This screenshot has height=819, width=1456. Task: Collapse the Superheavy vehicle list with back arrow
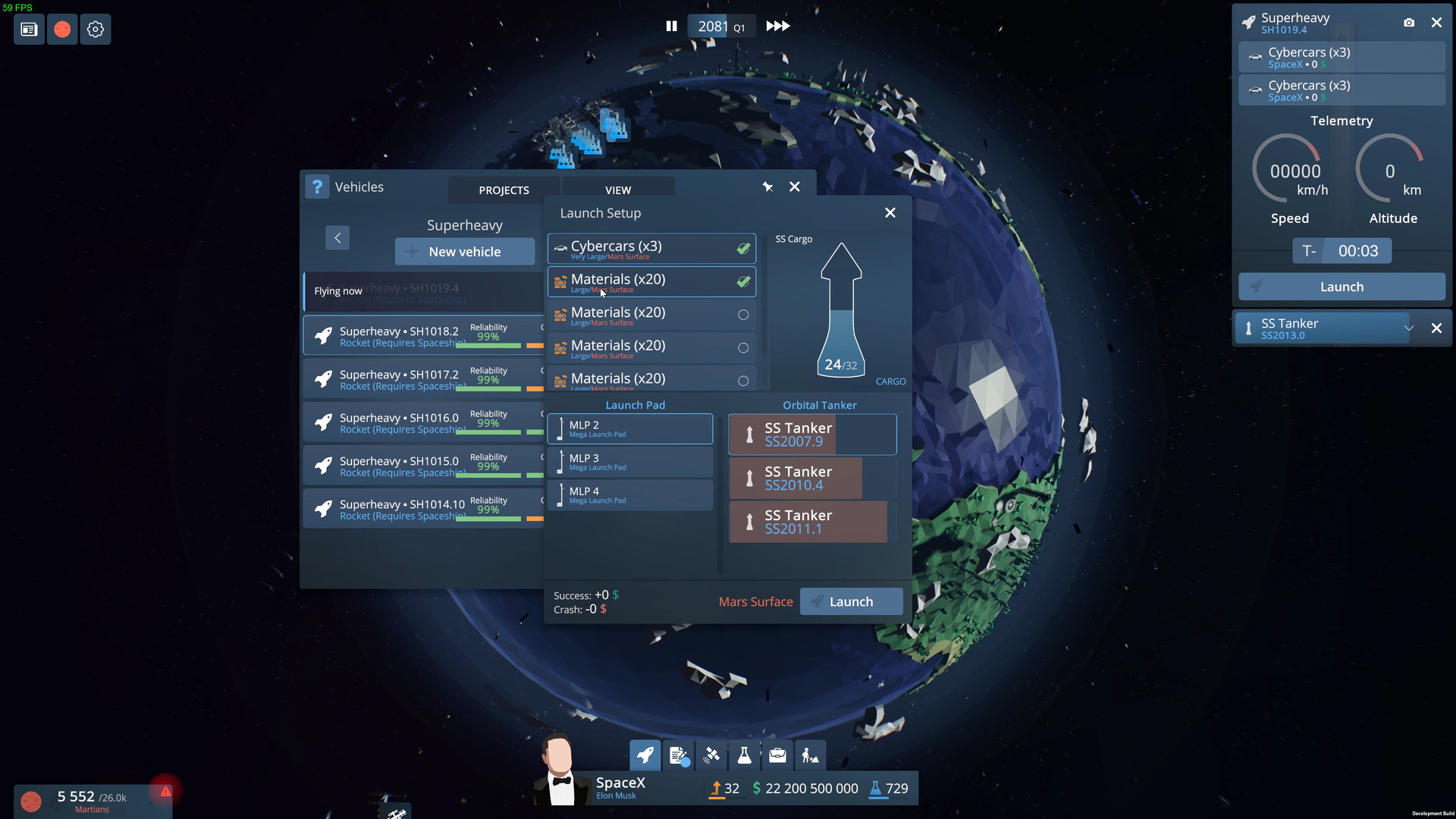click(x=337, y=237)
